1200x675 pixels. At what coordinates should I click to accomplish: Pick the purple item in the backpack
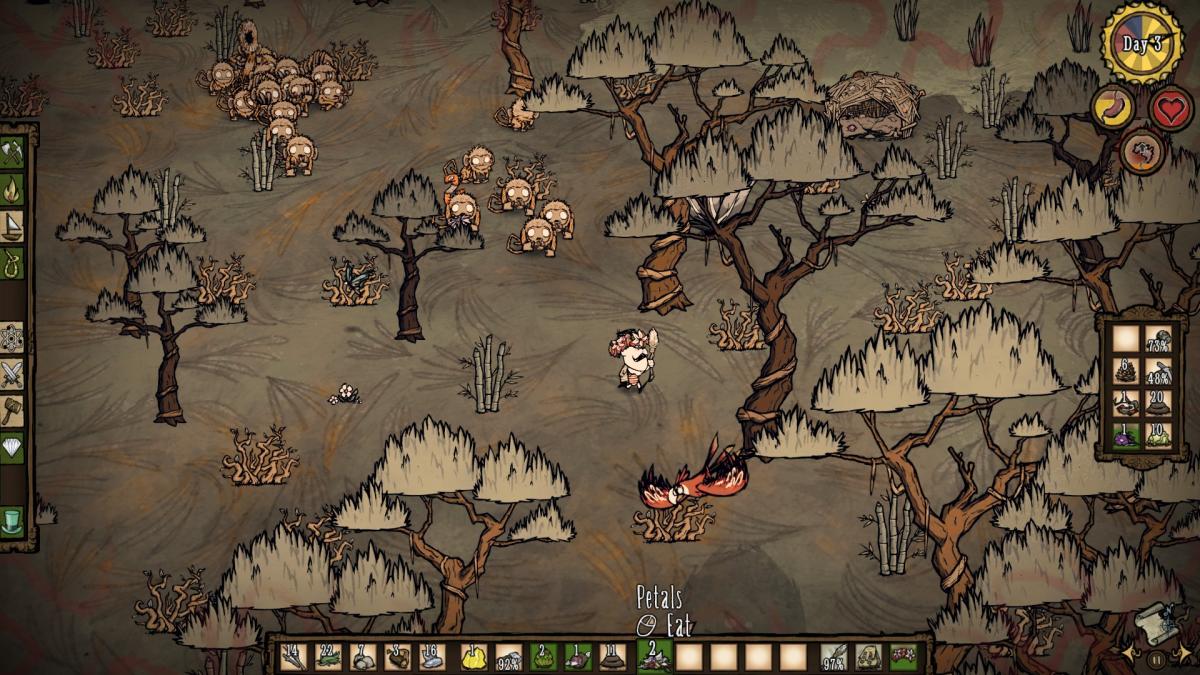click(x=1127, y=437)
